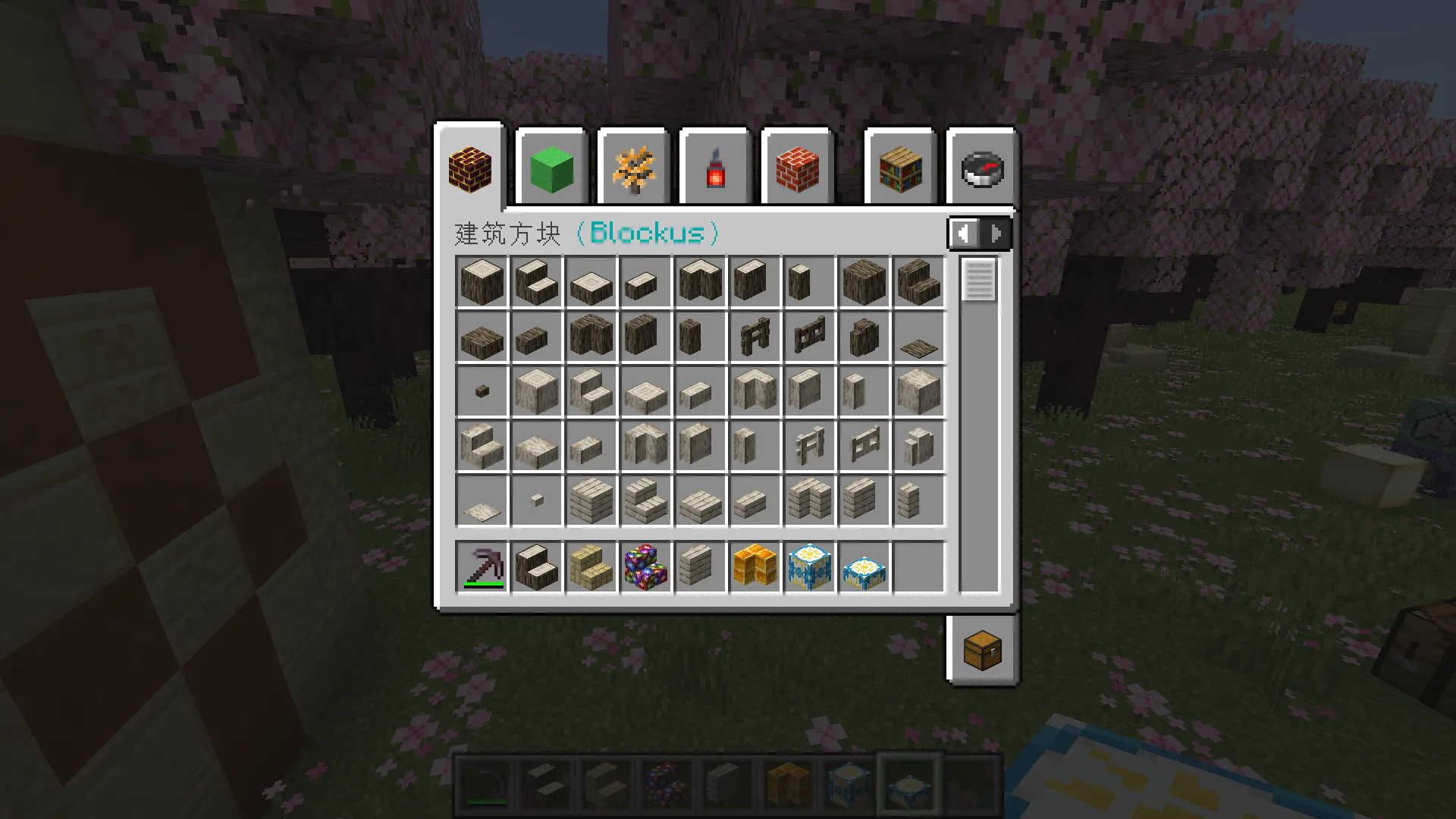The width and height of the screenshot is (1456, 819).
Task: Open the orange leafy tree tab
Action: [633, 169]
